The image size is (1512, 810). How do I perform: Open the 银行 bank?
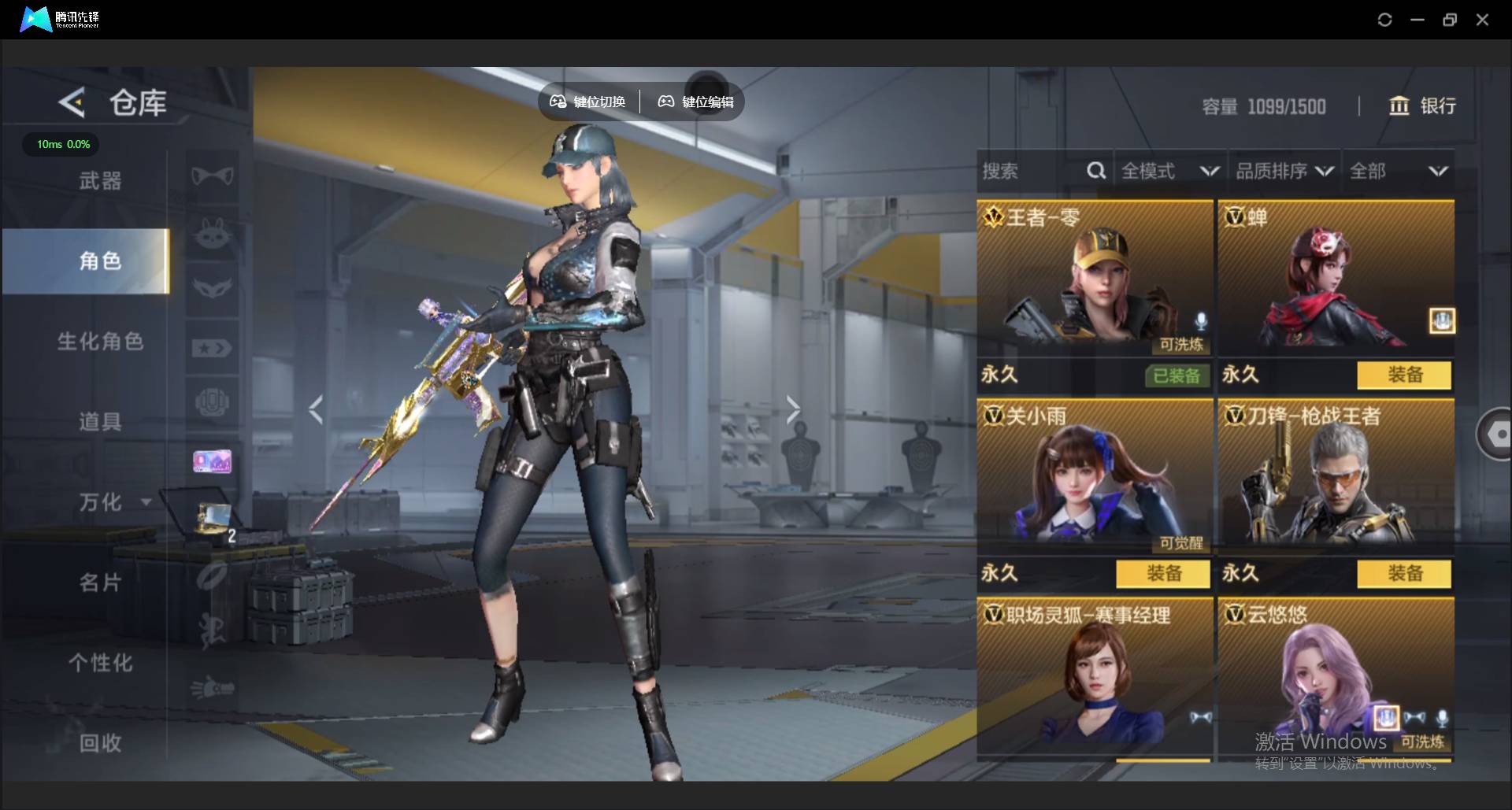(1422, 105)
